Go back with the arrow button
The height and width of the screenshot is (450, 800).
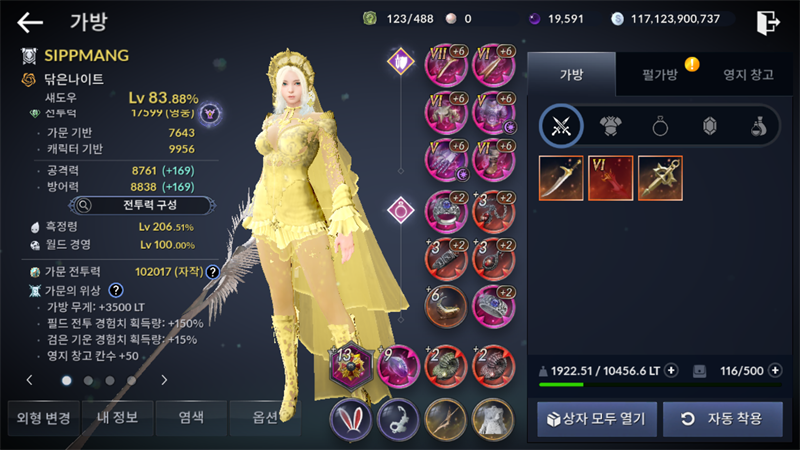pyautogui.click(x=30, y=22)
